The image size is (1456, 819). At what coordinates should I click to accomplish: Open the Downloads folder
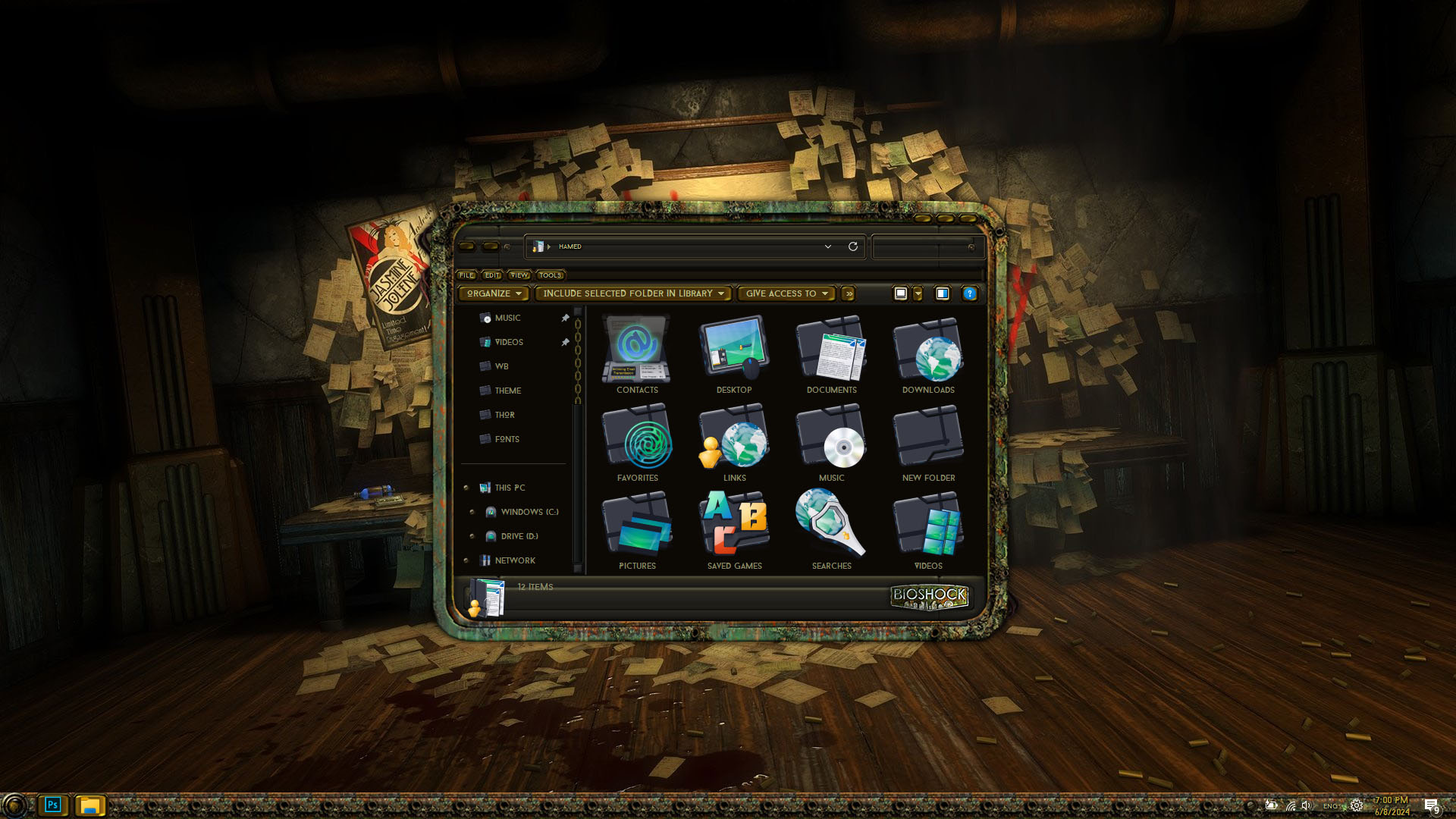[928, 353]
